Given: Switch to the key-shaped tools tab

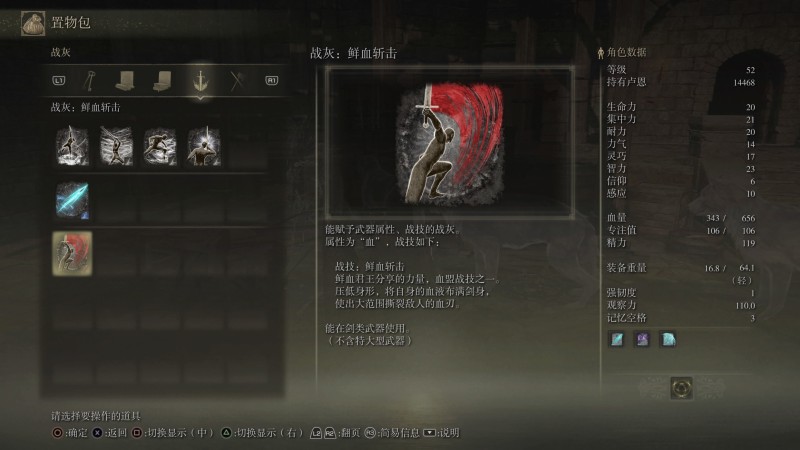Looking at the screenshot, I should [89, 79].
